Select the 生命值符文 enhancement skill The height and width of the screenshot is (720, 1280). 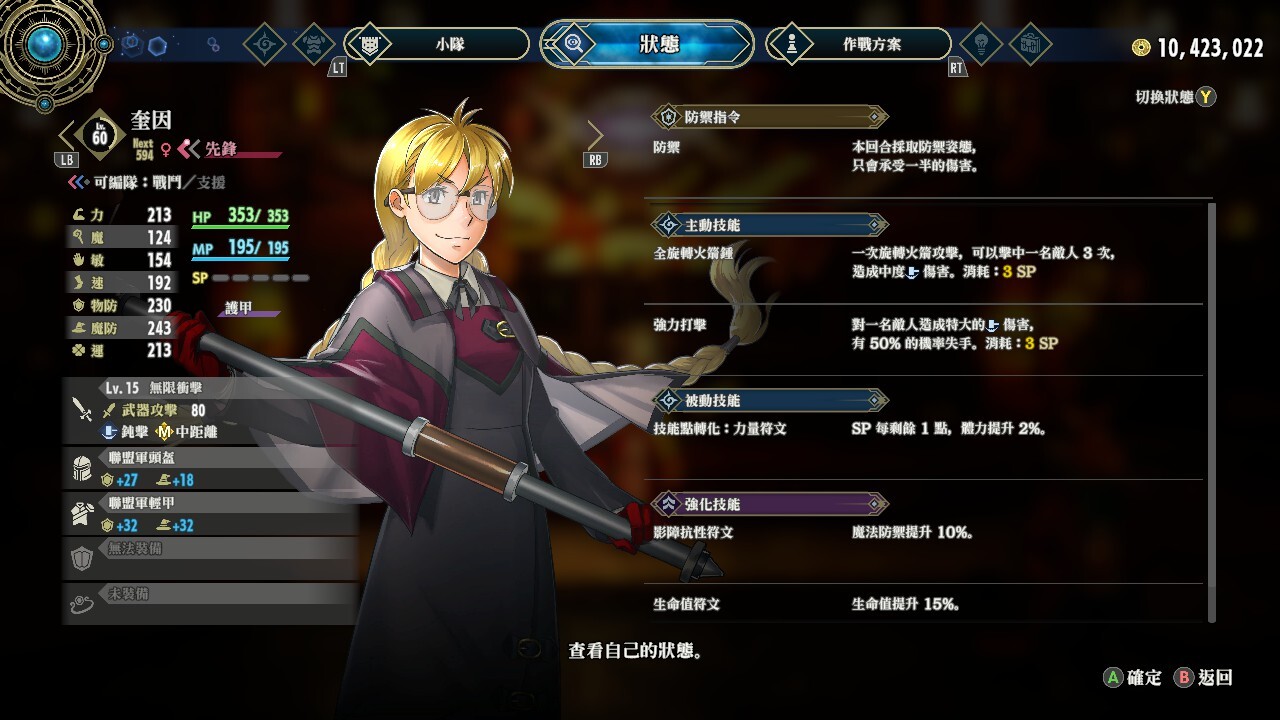[930, 604]
